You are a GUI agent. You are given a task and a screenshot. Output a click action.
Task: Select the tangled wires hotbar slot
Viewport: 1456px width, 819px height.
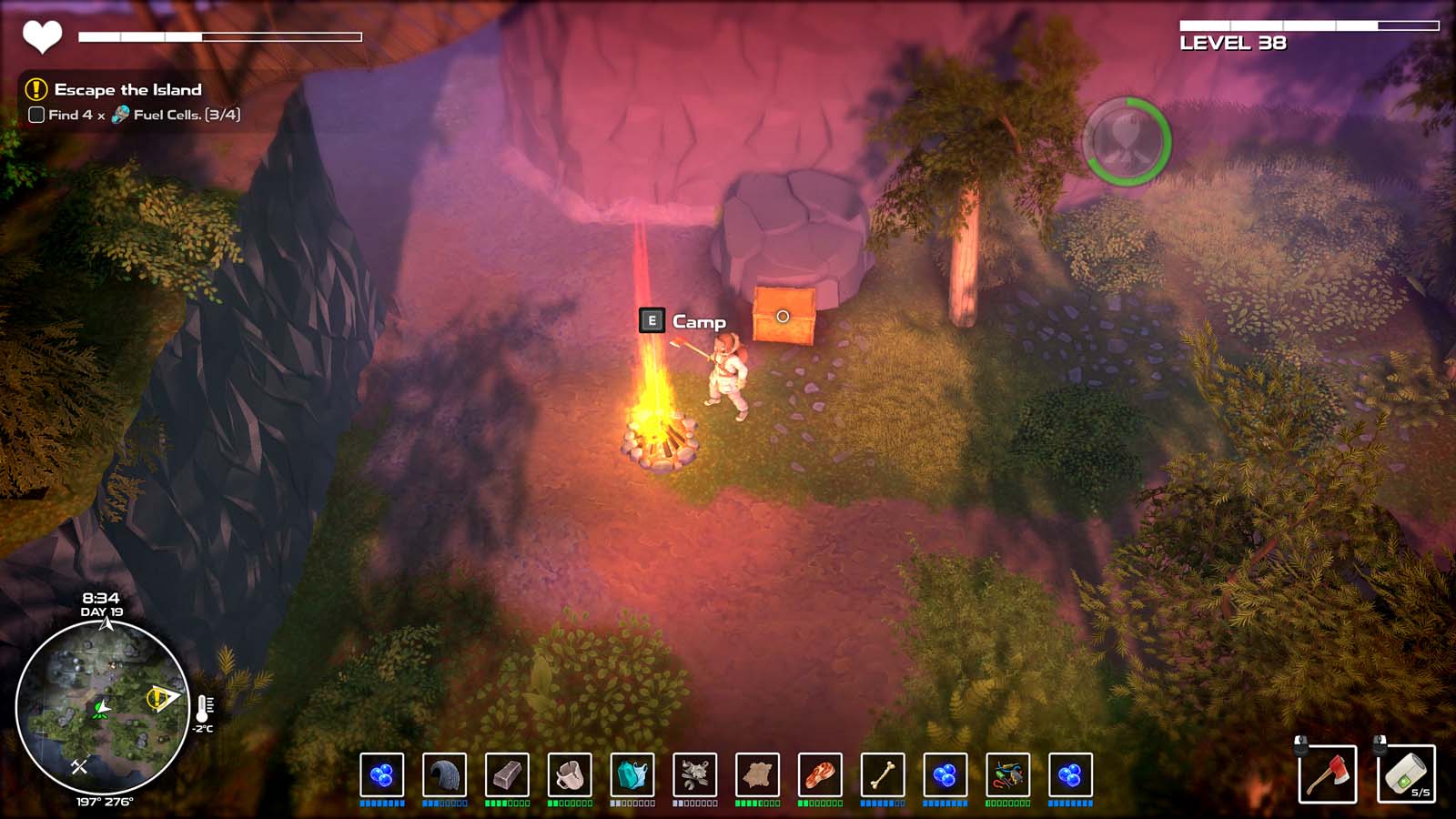[1007, 775]
